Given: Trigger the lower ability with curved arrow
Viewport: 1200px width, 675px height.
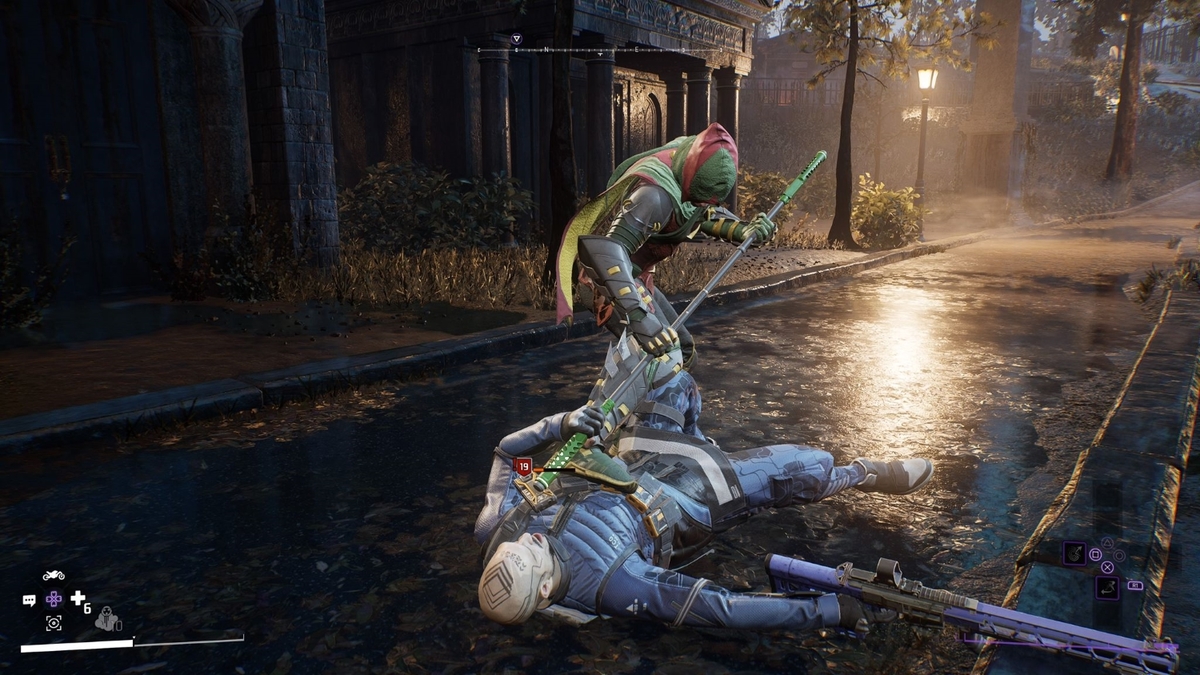Looking at the screenshot, I should tap(1106, 587).
